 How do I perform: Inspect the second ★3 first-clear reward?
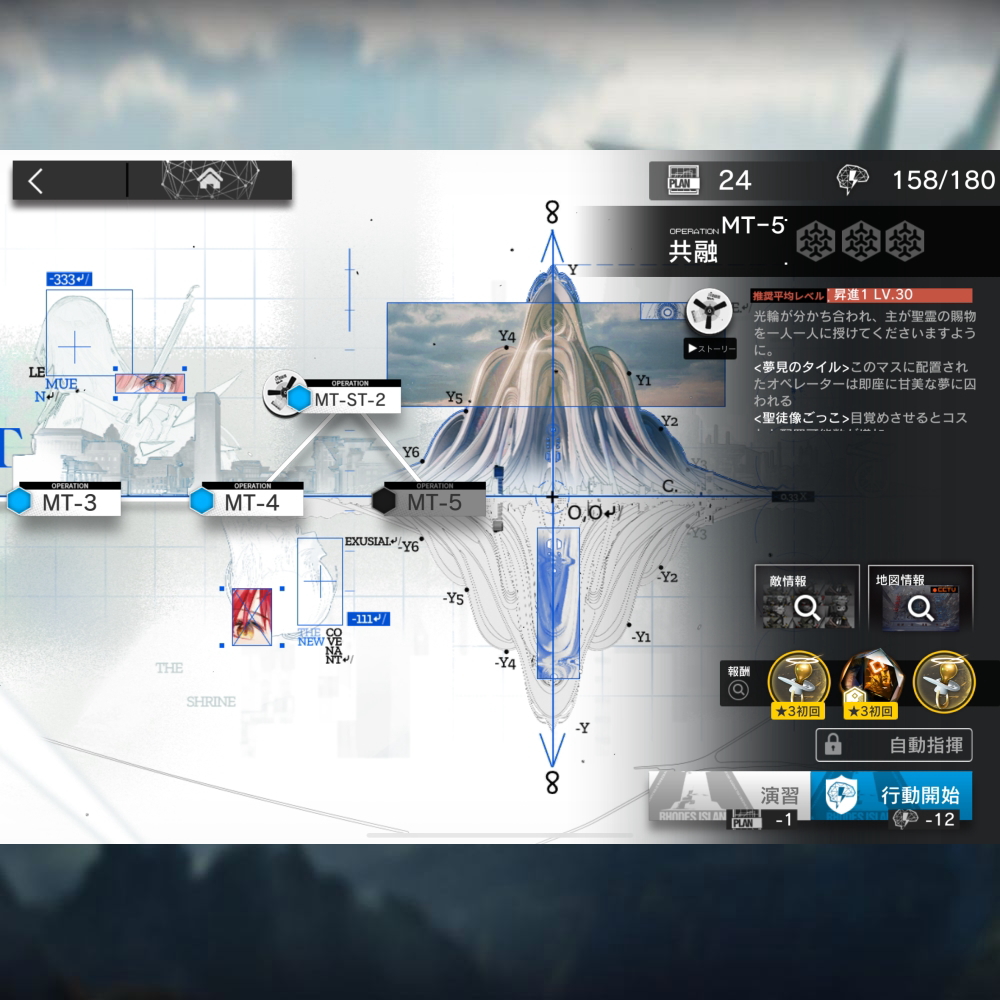tap(868, 683)
